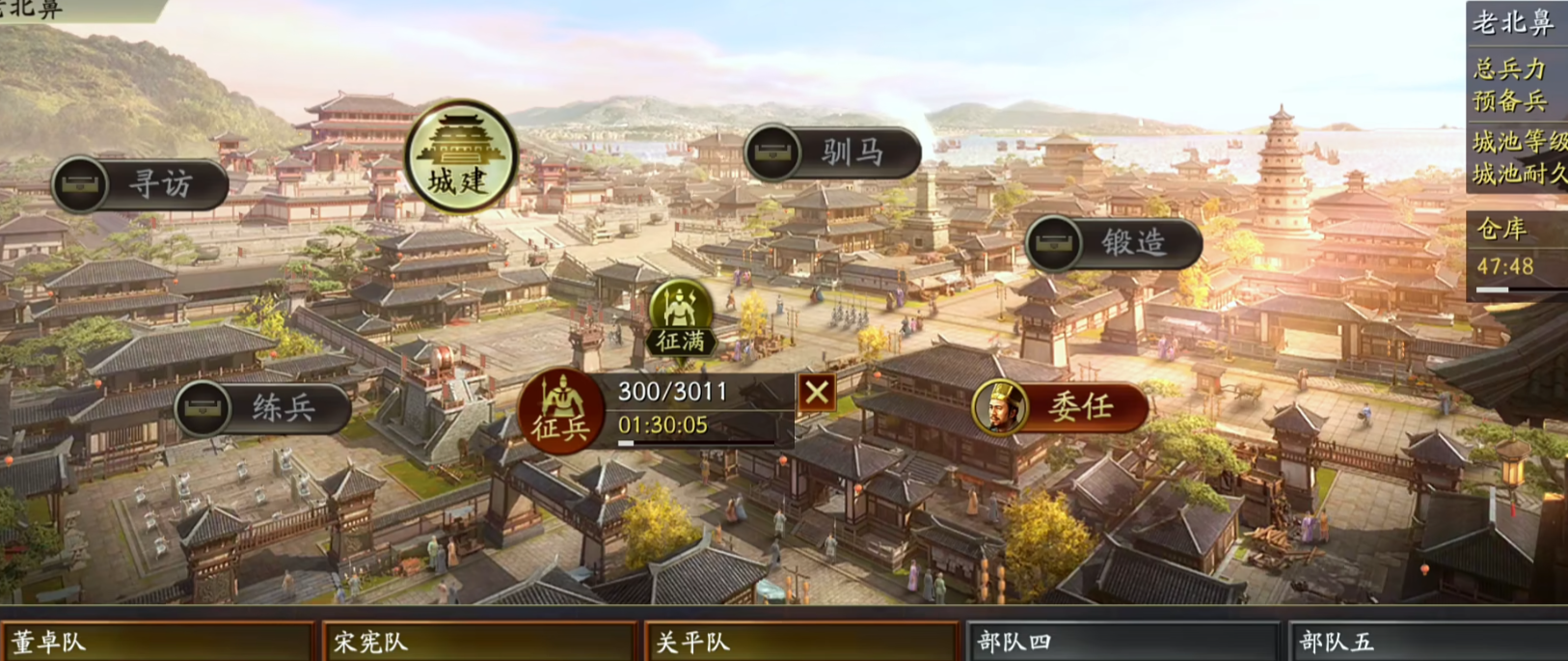Open the 锻造 forging menu

1114,242
